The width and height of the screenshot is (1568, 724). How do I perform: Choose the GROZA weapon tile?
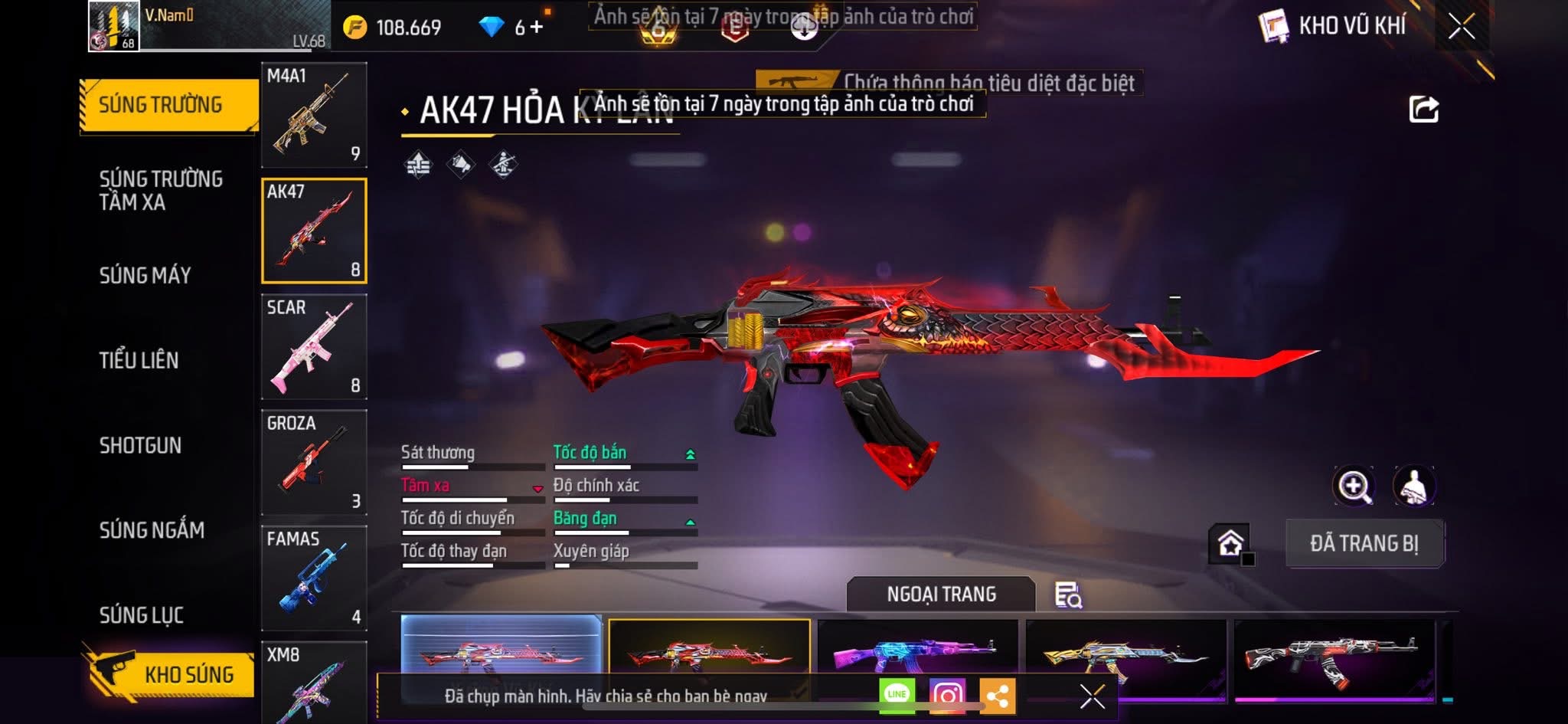pos(314,463)
